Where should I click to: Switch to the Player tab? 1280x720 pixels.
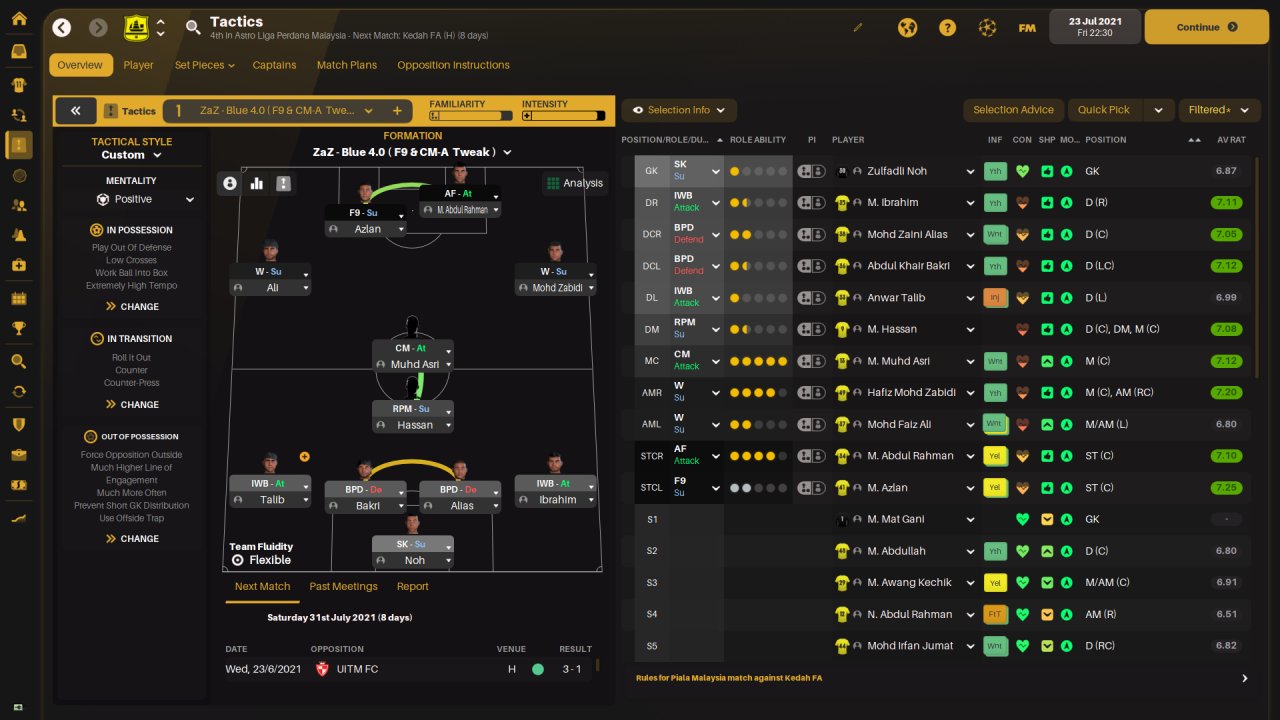point(139,65)
